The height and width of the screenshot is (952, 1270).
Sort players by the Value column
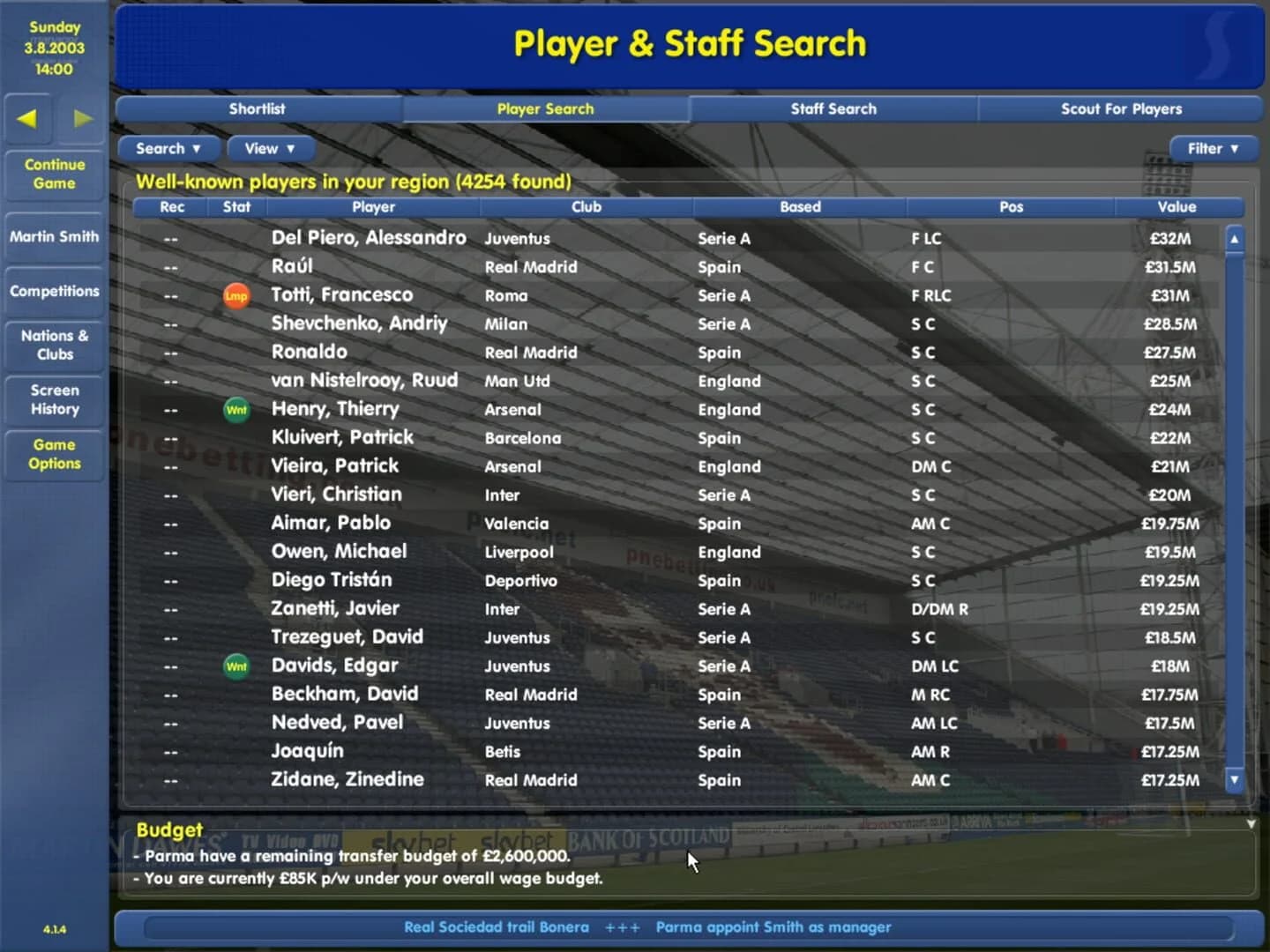tap(1179, 207)
